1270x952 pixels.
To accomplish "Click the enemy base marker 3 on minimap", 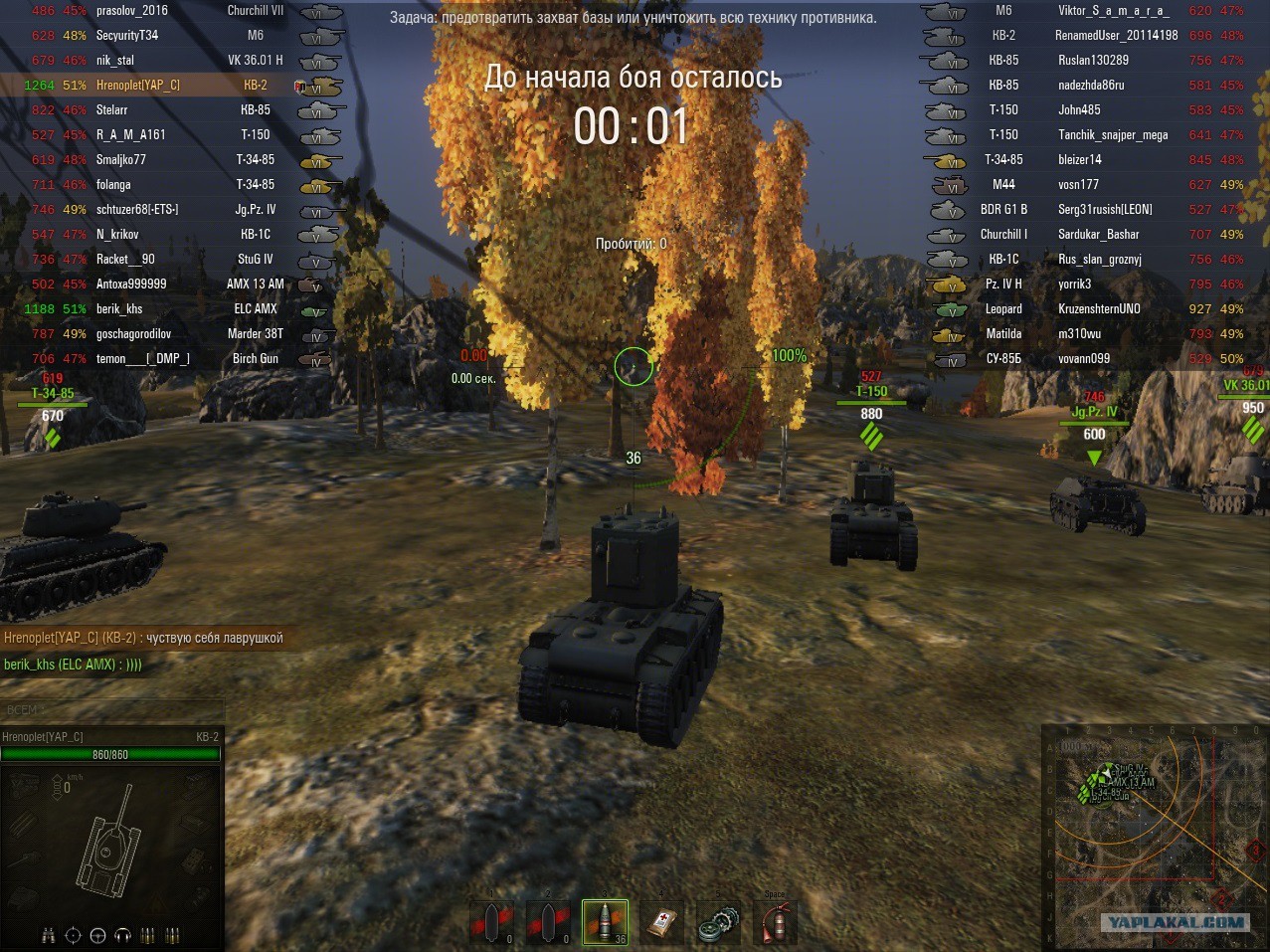I will pyautogui.click(x=1255, y=851).
